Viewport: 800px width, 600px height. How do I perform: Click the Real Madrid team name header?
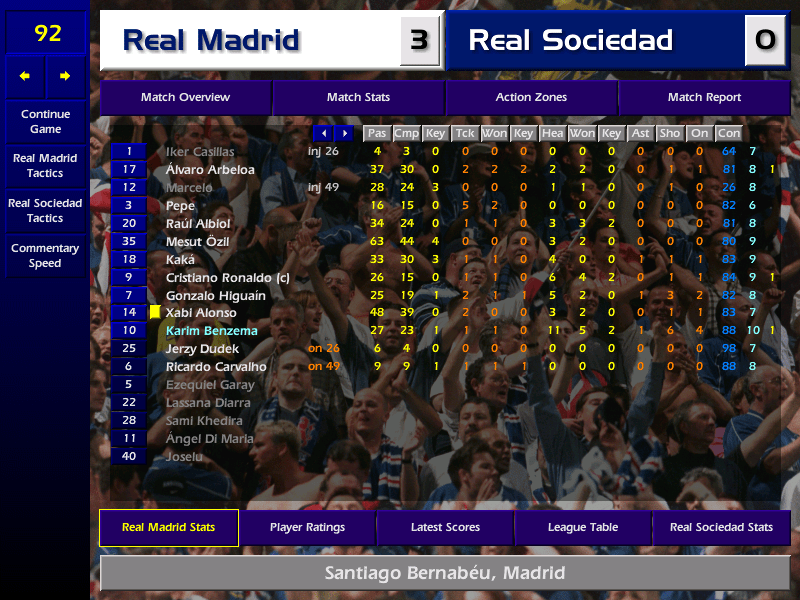pos(210,40)
